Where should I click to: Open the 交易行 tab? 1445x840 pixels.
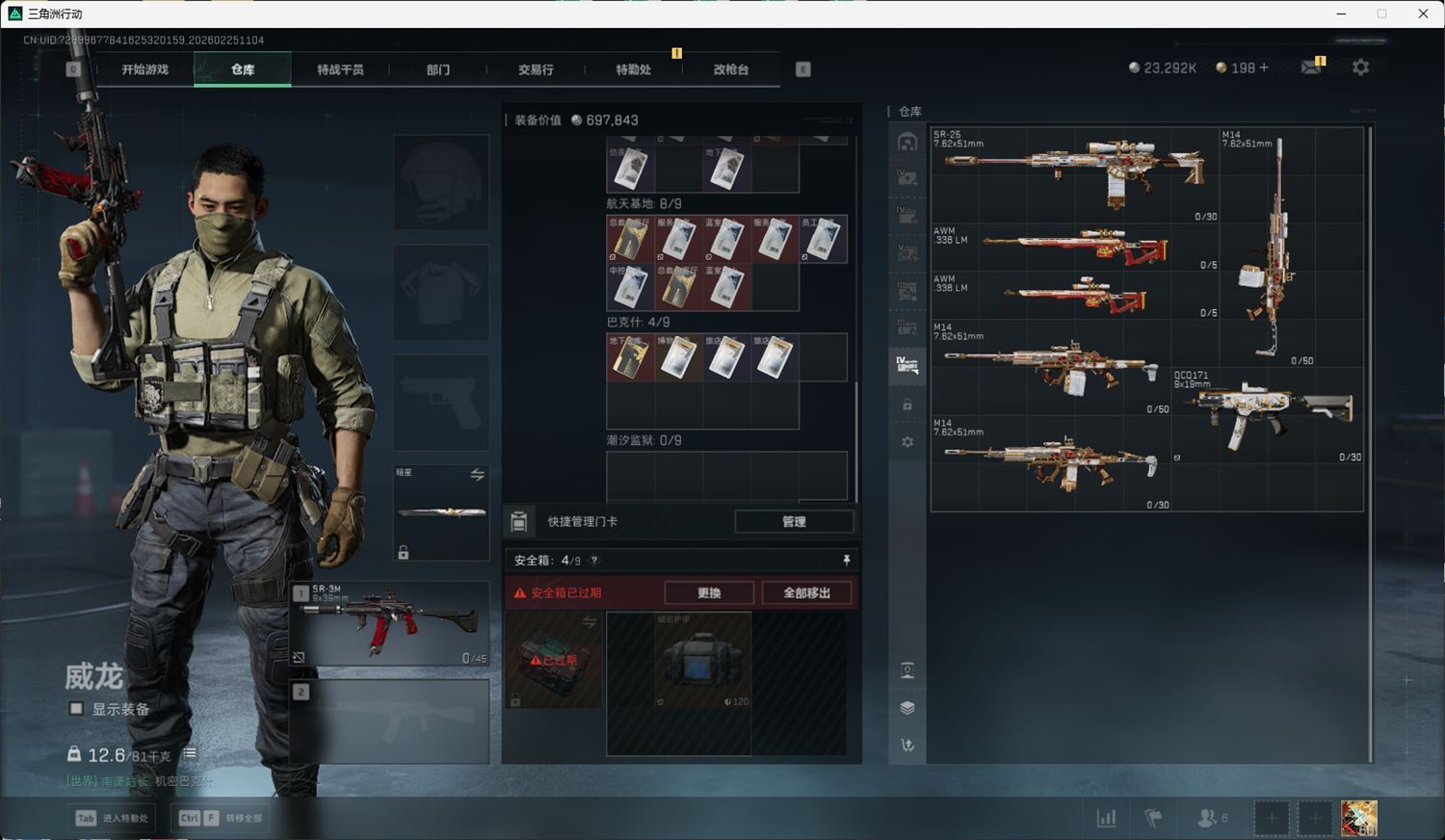coord(536,69)
